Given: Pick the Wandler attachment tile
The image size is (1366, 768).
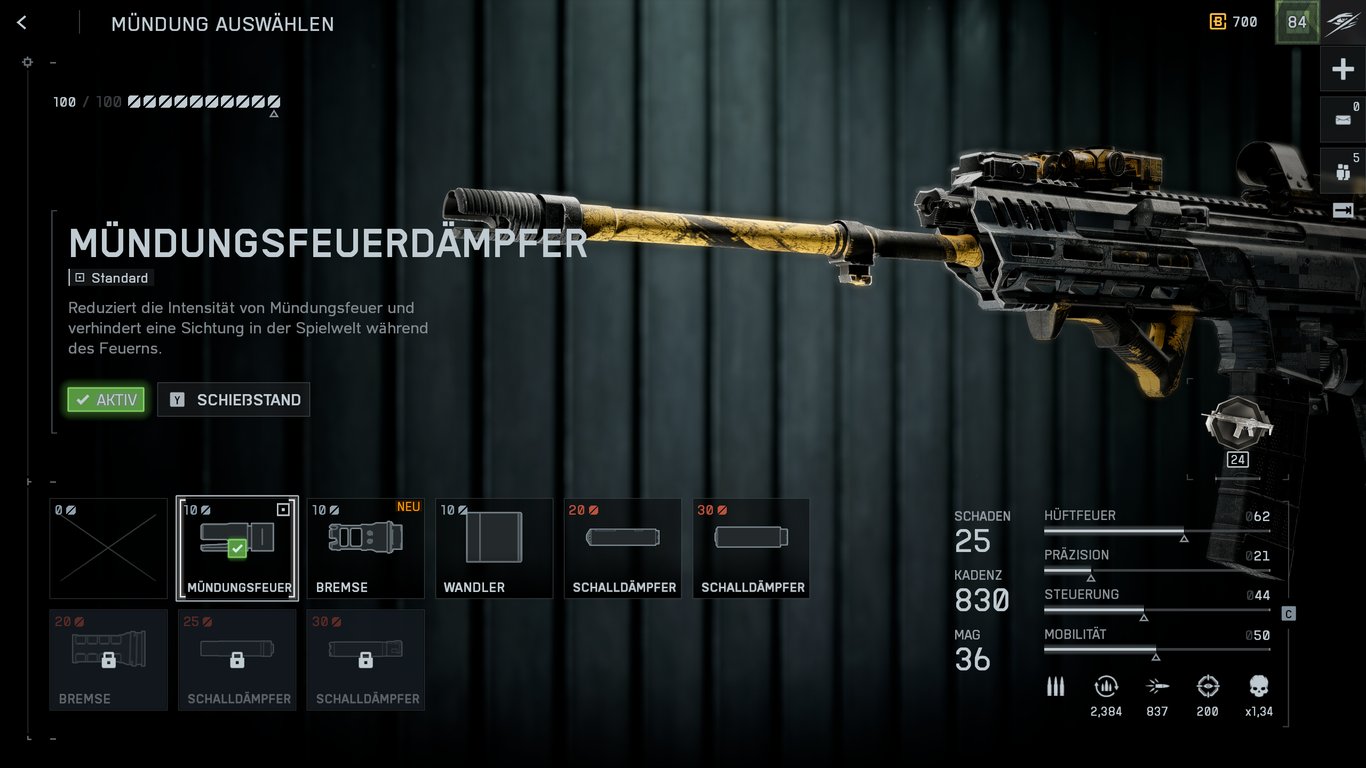Looking at the screenshot, I should [494, 548].
